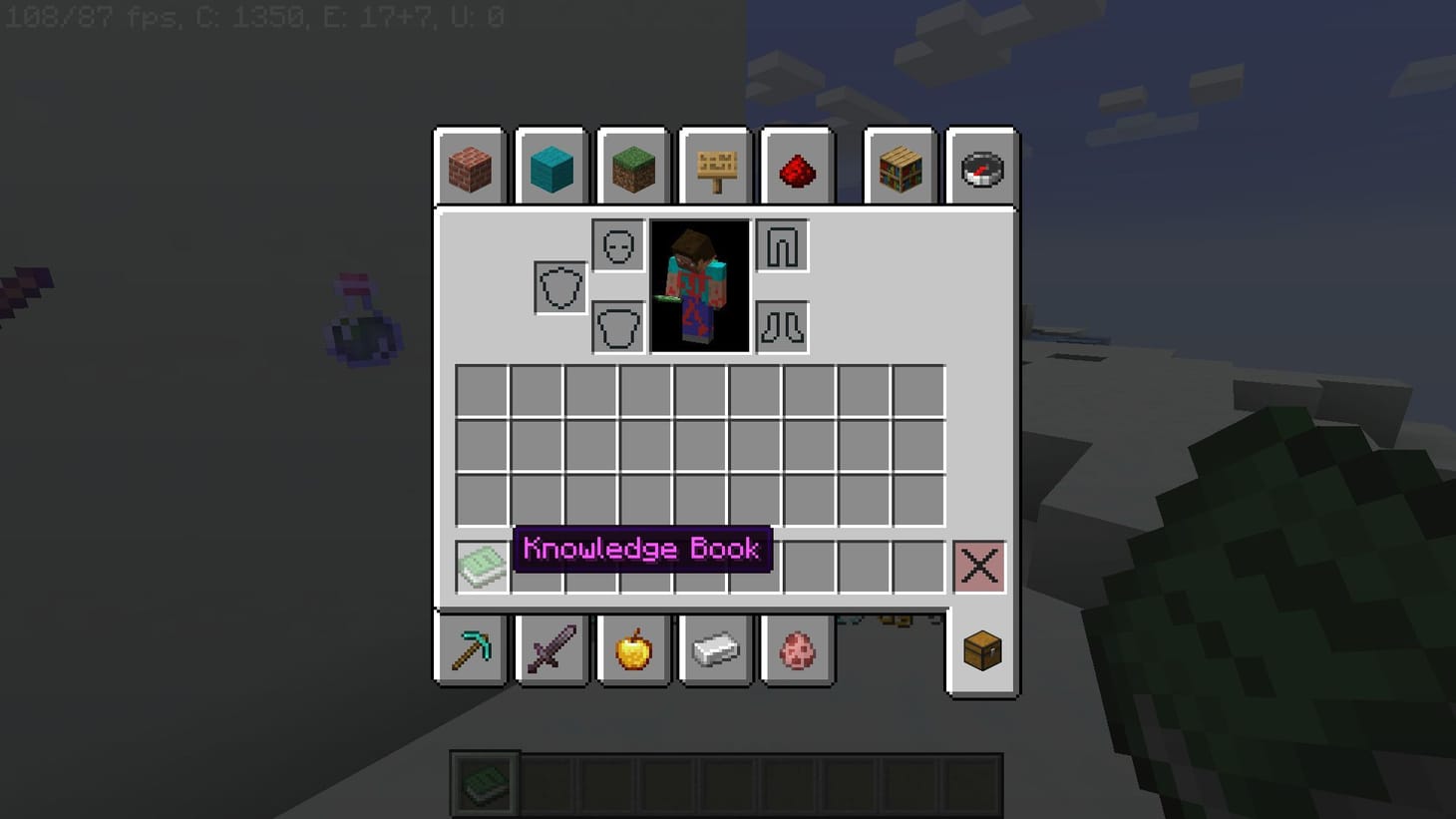Click the Functional Blocks sign icon
The width and height of the screenshot is (1456, 819).
(715, 169)
